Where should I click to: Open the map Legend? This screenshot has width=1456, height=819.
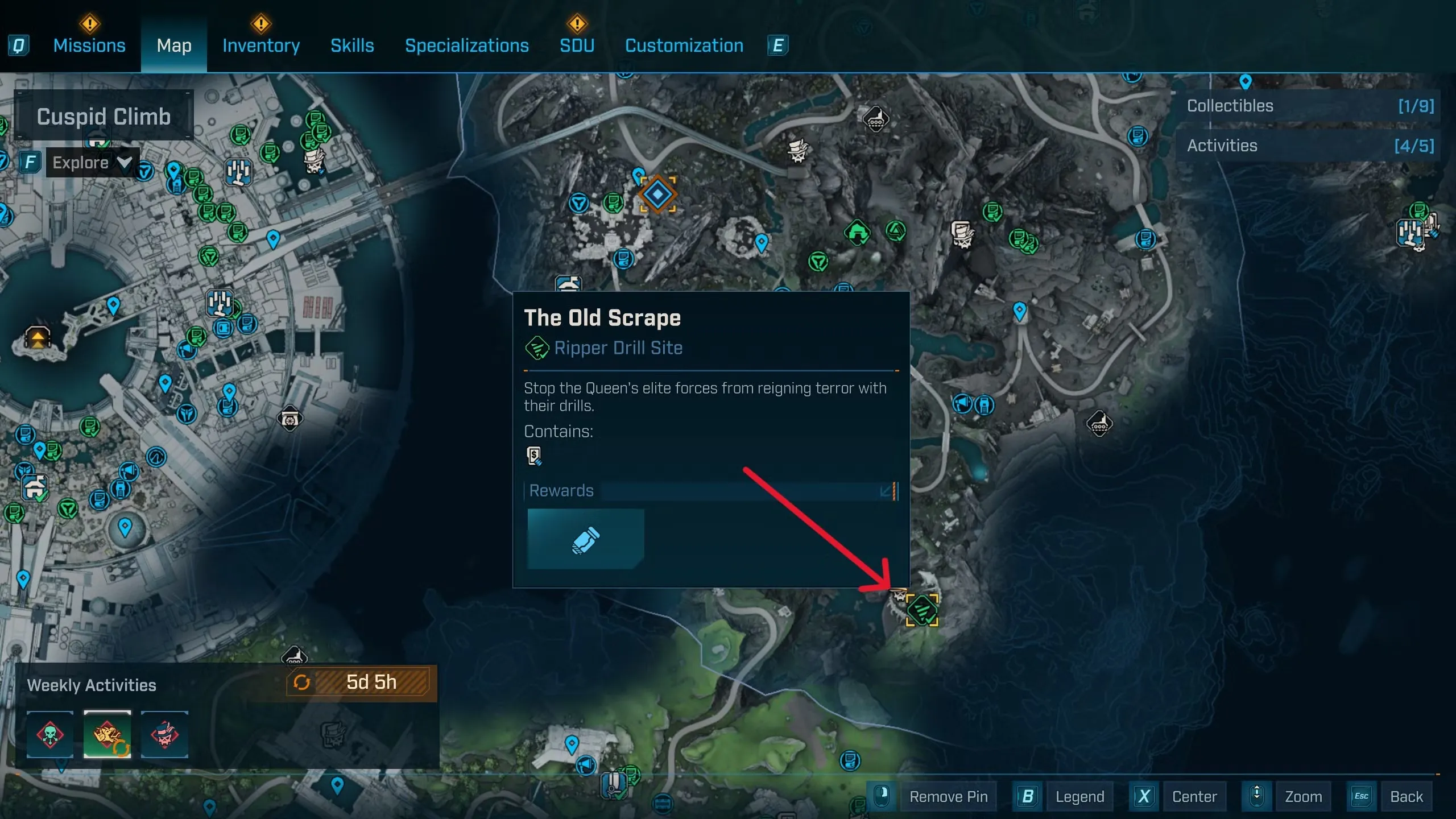pyautogui.click(x=1079, y=797)
